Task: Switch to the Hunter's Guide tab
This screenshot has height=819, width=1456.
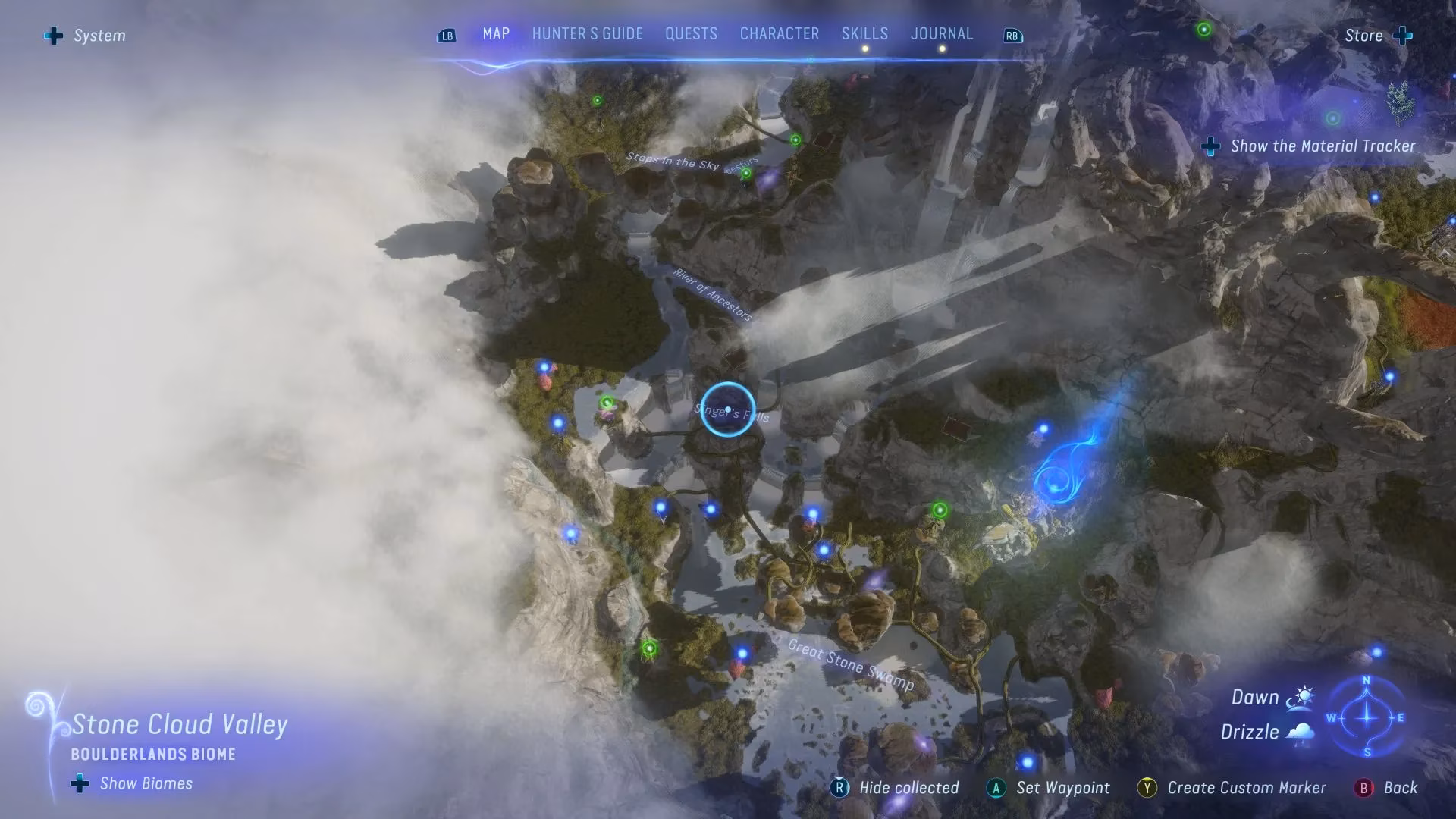Action: pos(587,34)
